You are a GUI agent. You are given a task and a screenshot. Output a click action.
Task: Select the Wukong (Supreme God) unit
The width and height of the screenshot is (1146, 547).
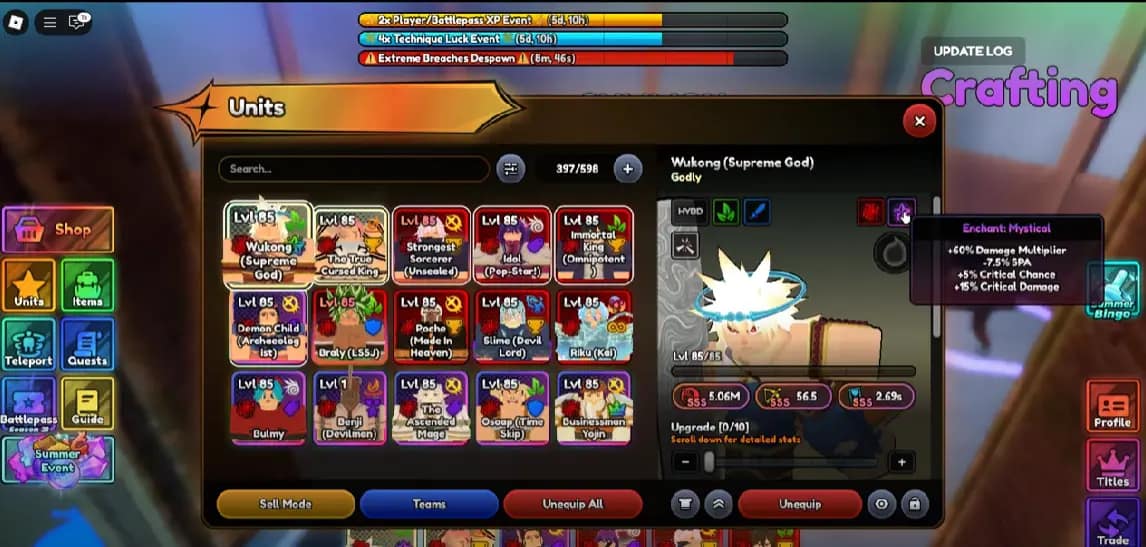pos(268,245)
